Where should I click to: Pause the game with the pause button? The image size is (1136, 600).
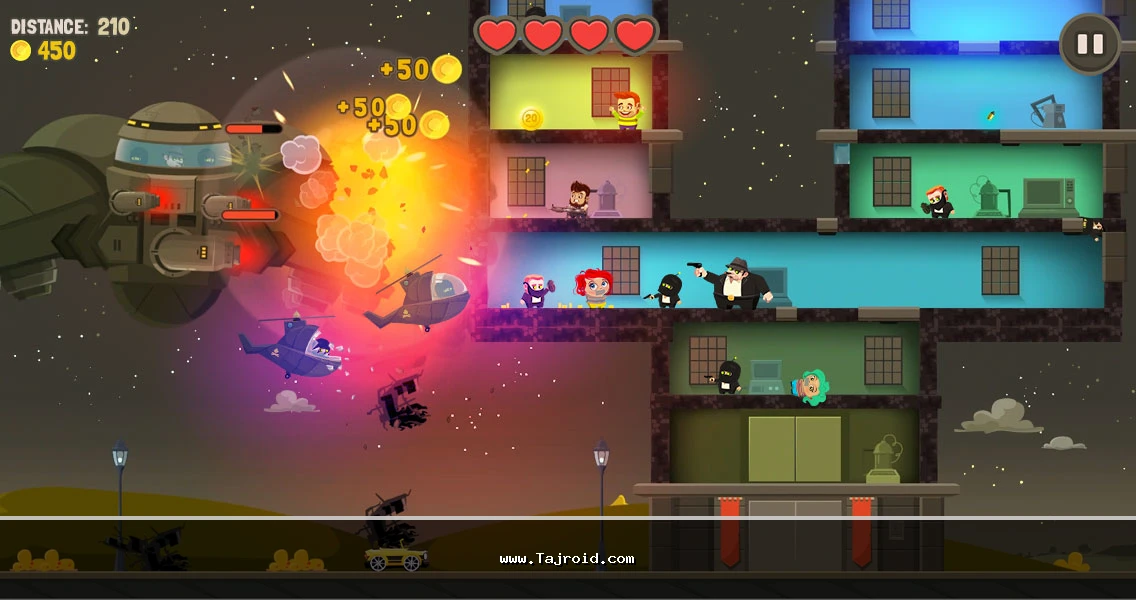pos(1089,44)
